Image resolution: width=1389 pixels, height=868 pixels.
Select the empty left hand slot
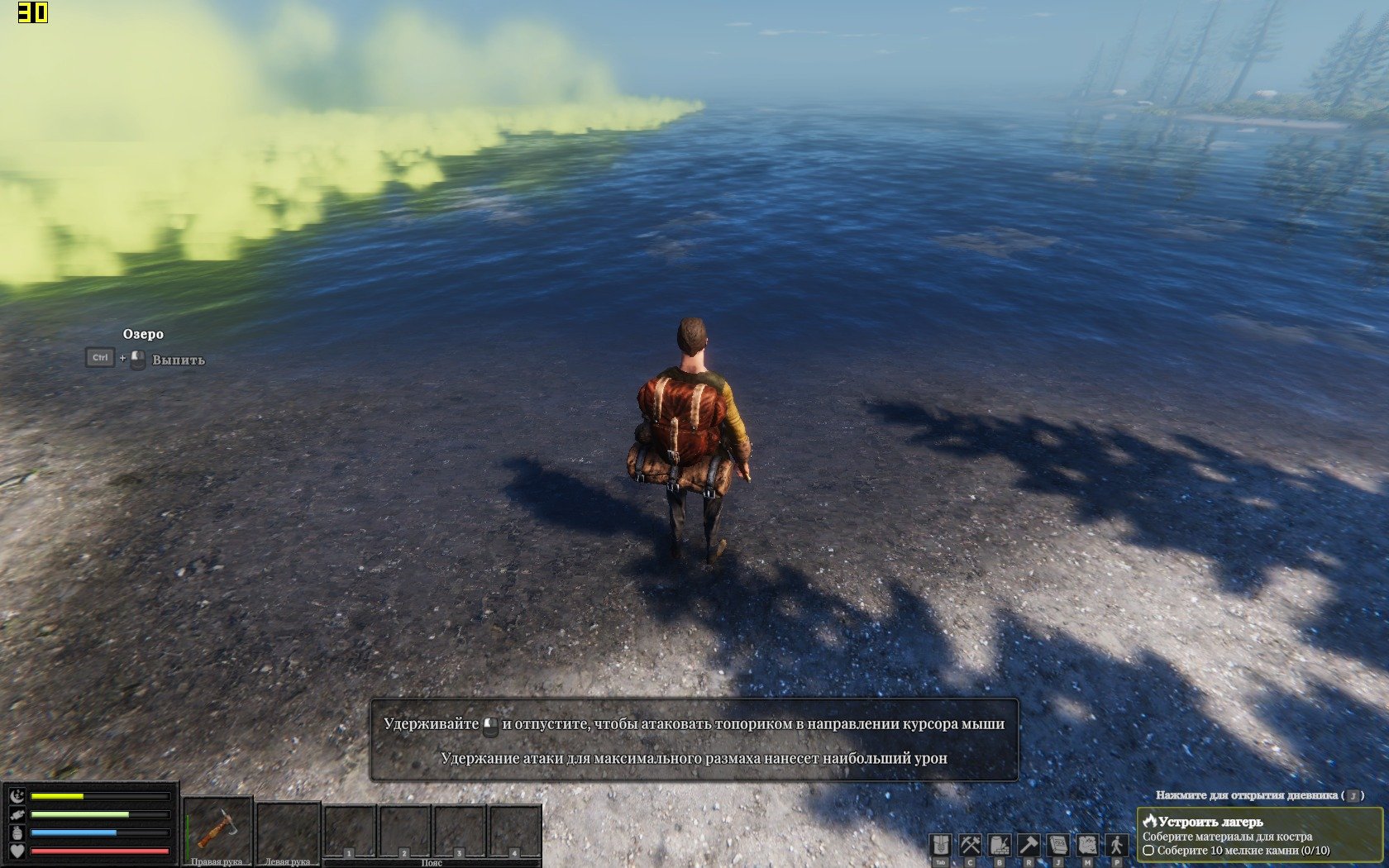288,831
